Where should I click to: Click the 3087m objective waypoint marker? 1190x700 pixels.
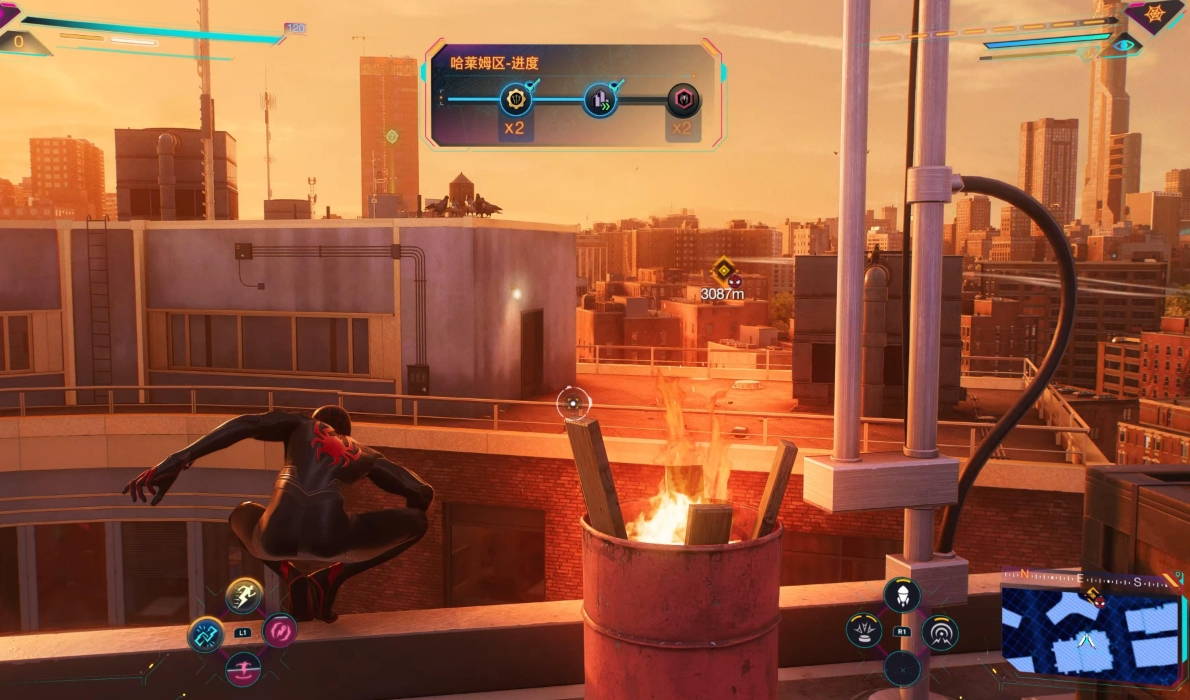[723, 270]
